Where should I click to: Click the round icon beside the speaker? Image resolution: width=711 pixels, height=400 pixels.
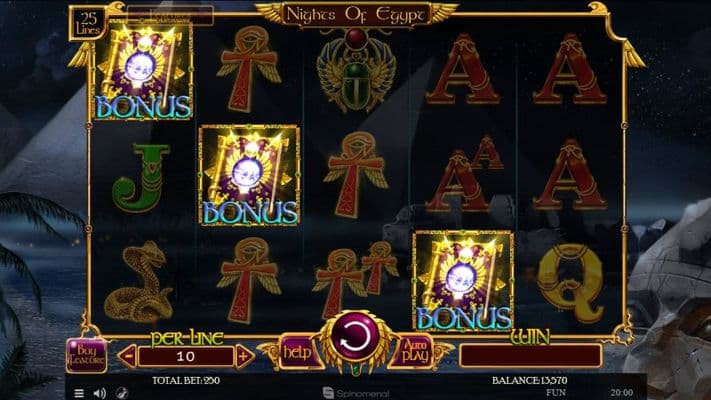(121, 393)
